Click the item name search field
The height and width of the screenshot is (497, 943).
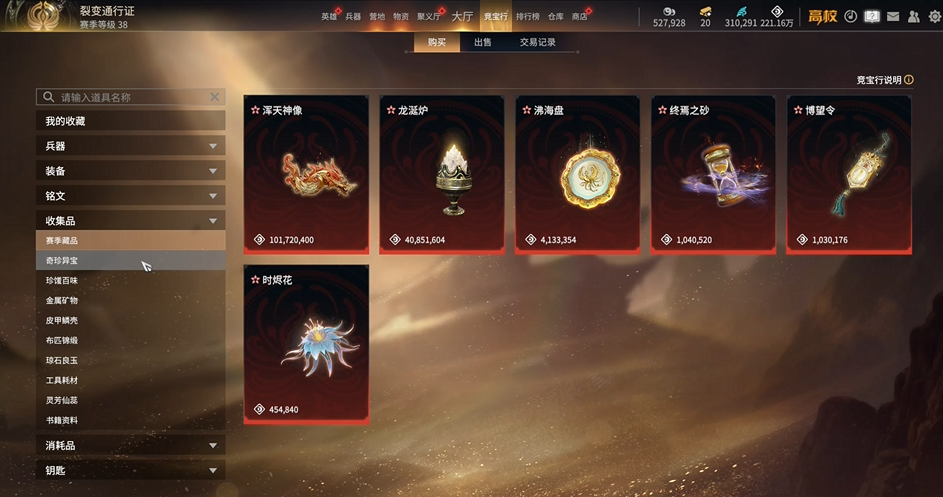130,97
